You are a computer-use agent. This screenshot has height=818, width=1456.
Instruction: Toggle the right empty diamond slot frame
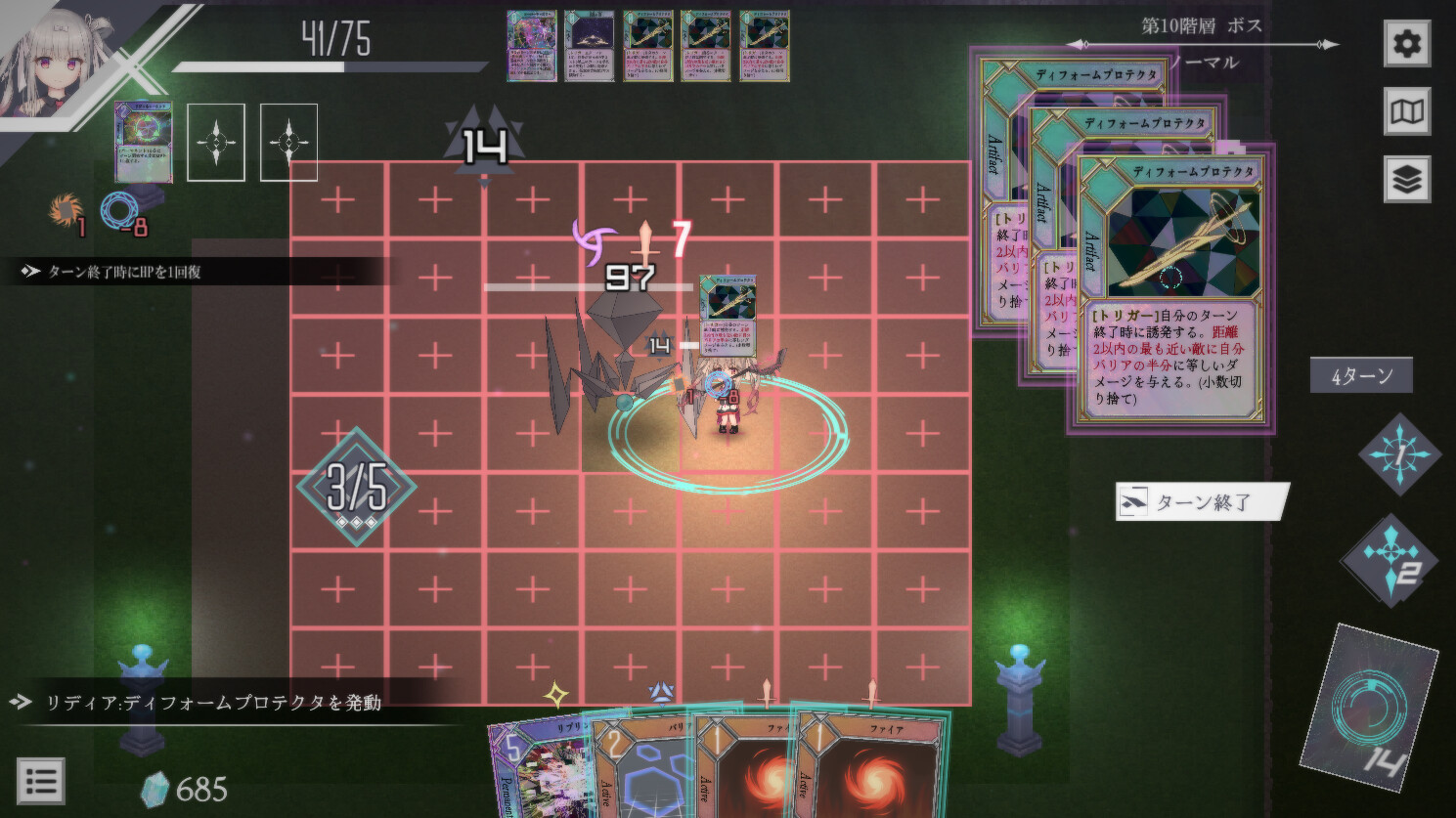pos(287,143)
